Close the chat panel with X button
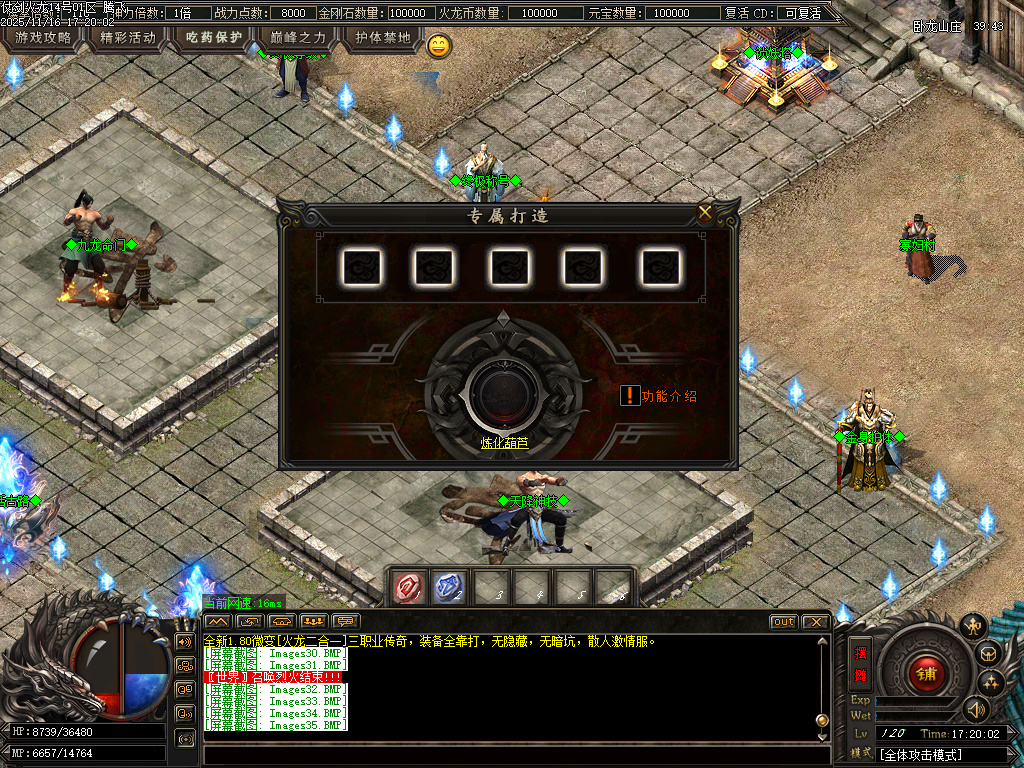 coord(815,622)
